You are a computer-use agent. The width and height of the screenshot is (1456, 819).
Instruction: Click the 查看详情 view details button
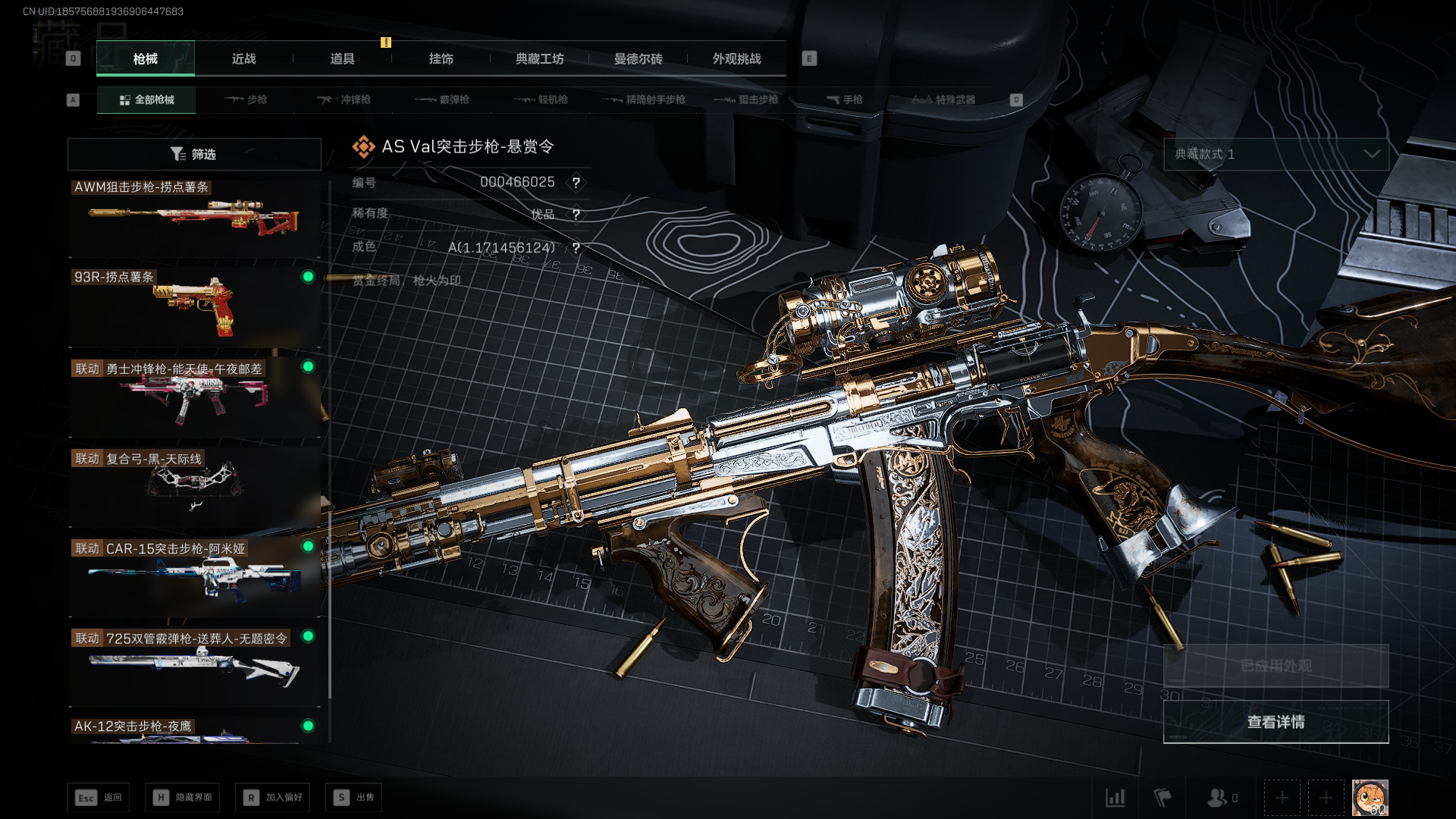point(1276,722)
